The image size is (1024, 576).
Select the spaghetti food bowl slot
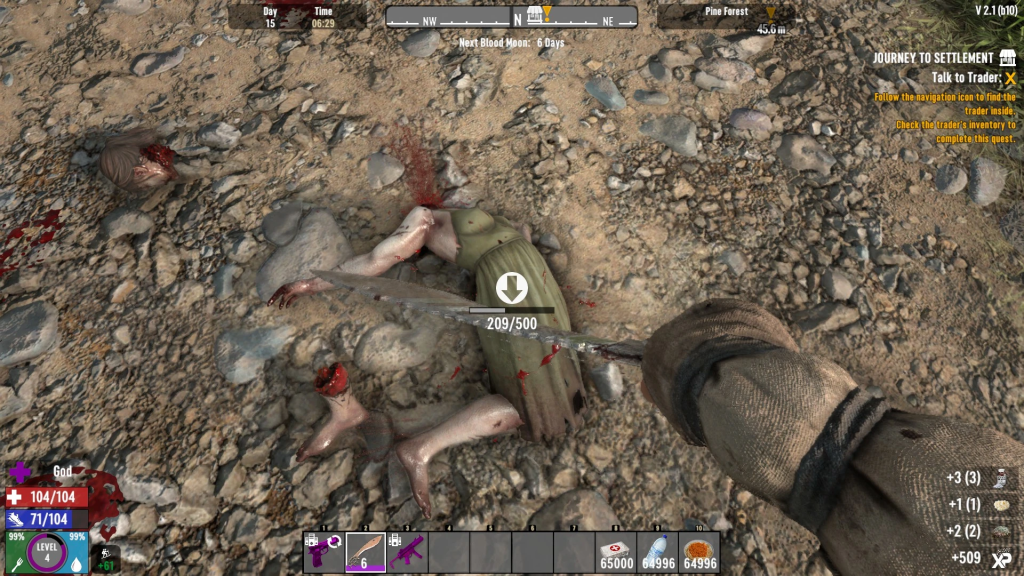pyautogui.click(x=698, y=552)
